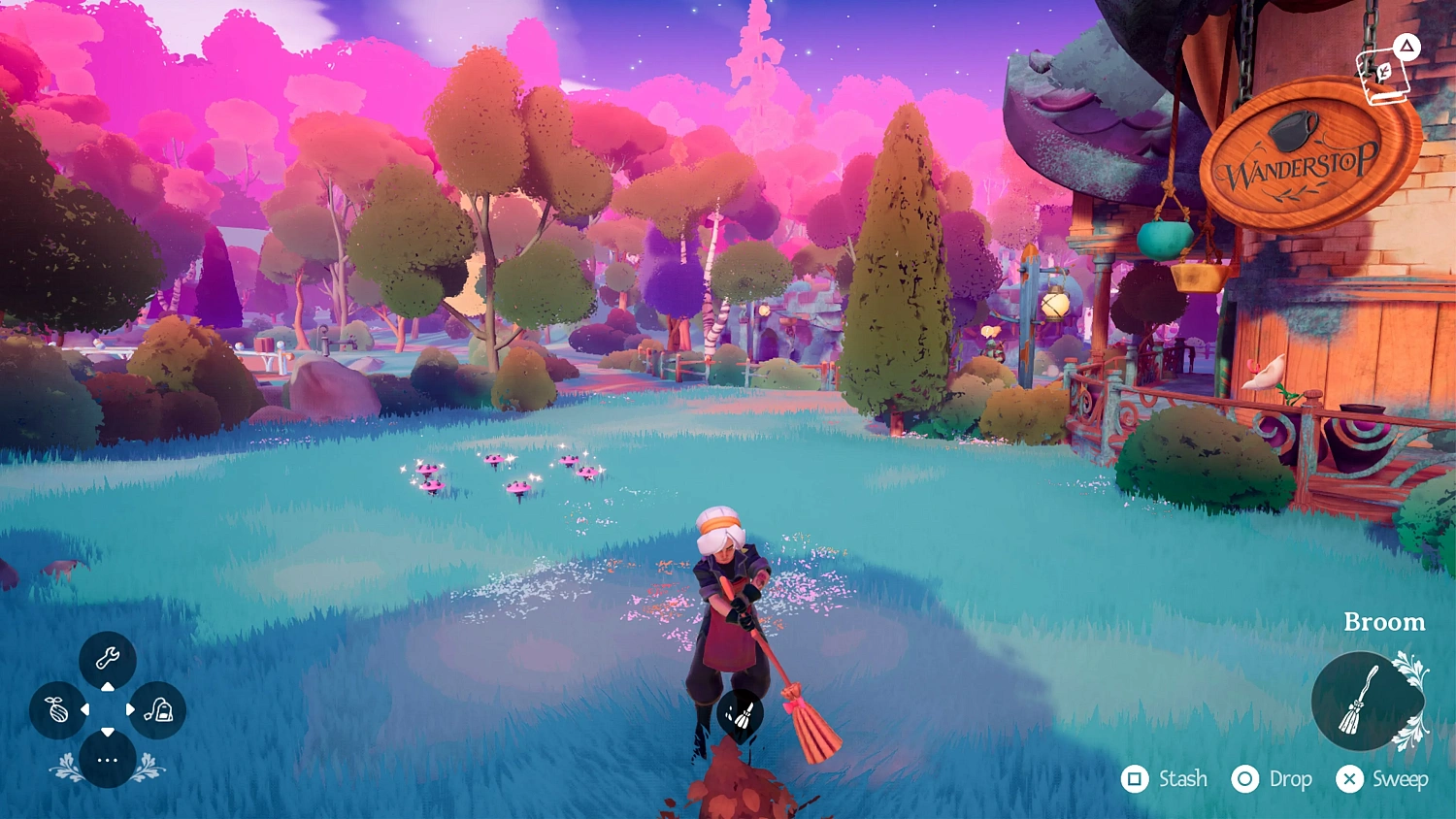Screen dimensions: 1456x819
Task: Click the right arrow pointing at the tea bag
Action: (x=132, y=710)
